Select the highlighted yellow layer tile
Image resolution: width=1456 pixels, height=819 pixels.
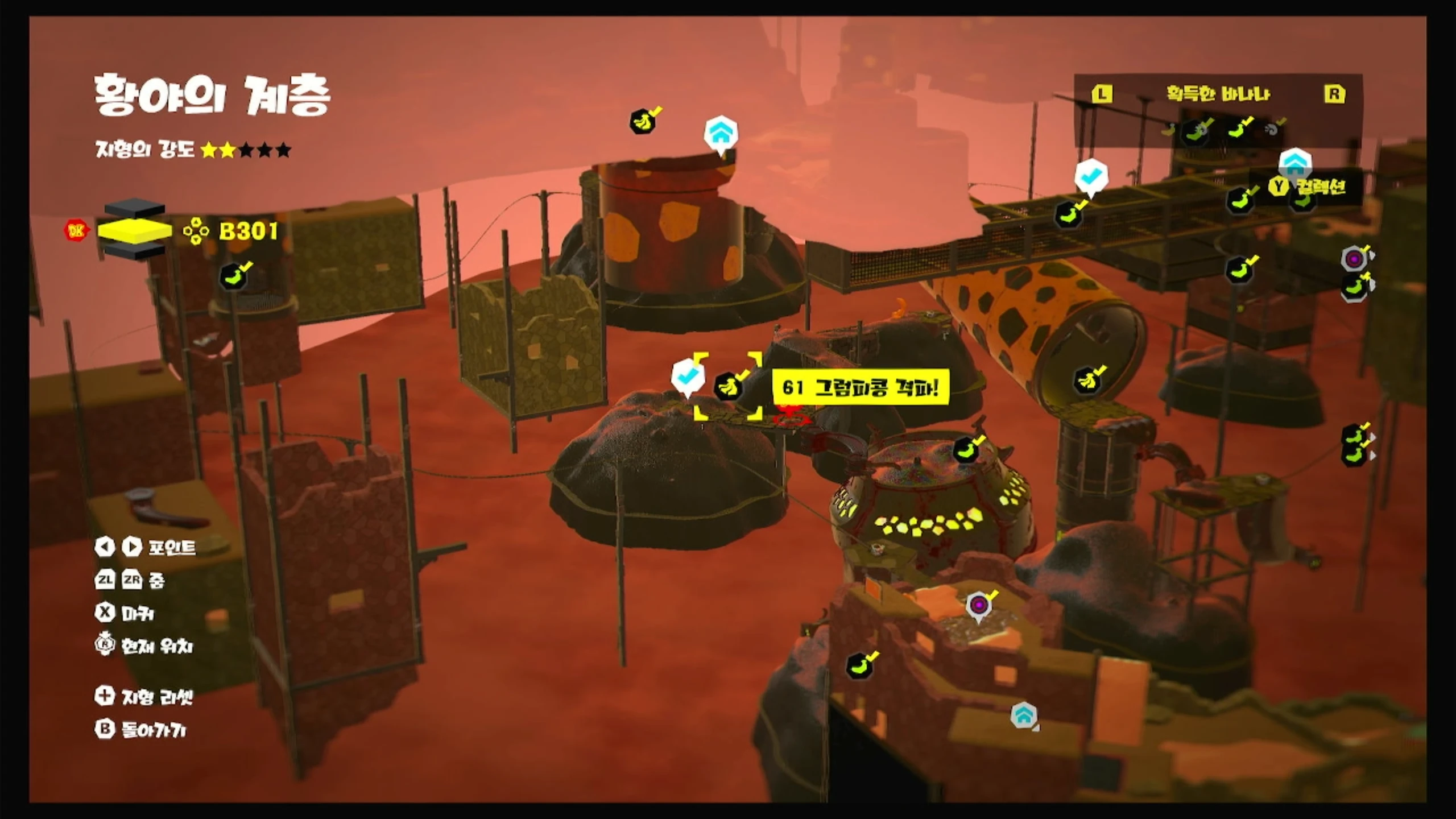(x=135, y=230)
